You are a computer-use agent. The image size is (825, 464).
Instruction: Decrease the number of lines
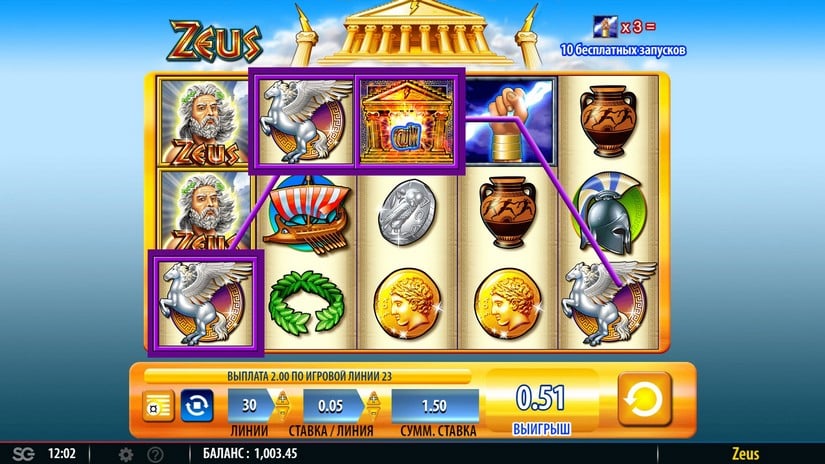[x=283, y=417]
